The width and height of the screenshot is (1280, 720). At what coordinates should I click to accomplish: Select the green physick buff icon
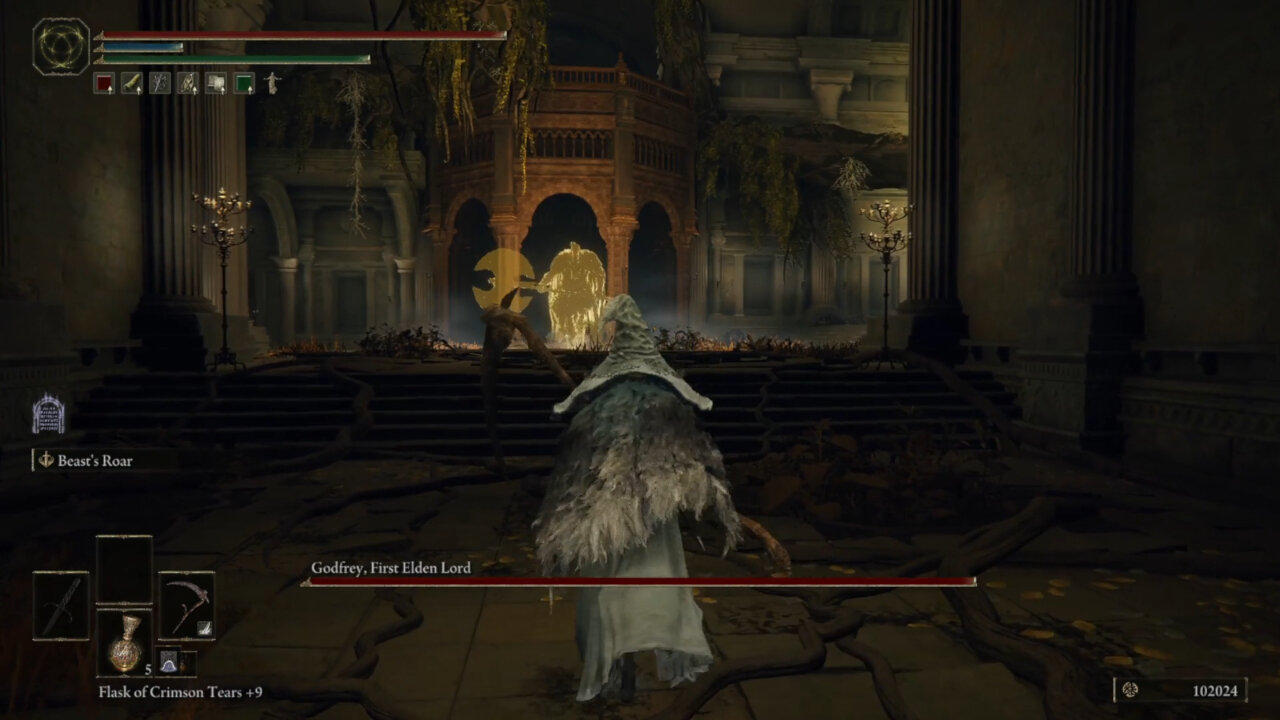tap(245, 84)
